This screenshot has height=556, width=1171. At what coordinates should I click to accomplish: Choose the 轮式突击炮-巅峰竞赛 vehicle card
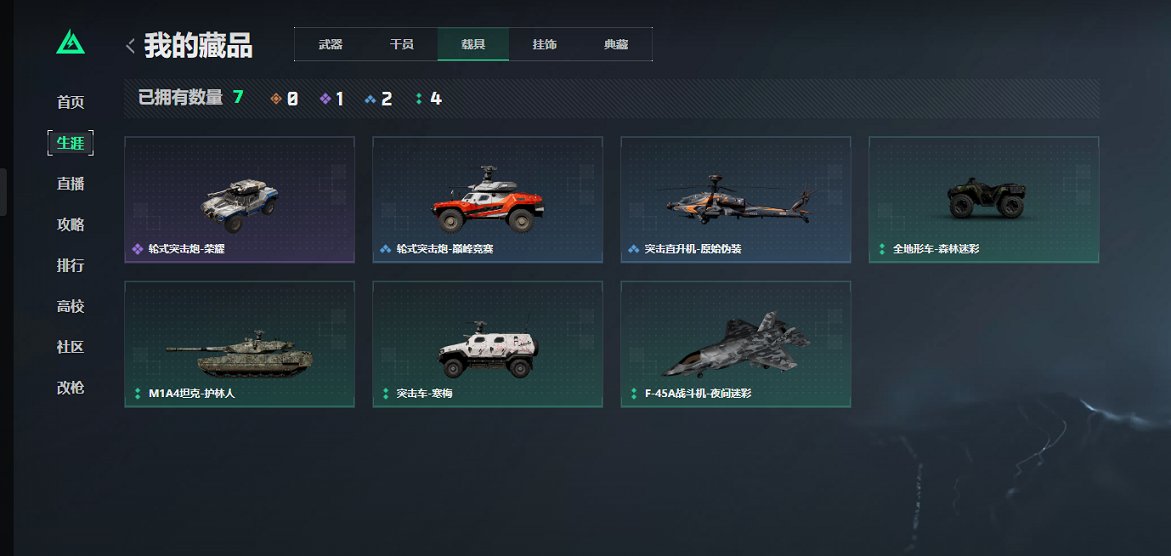(x=487, y=200)
